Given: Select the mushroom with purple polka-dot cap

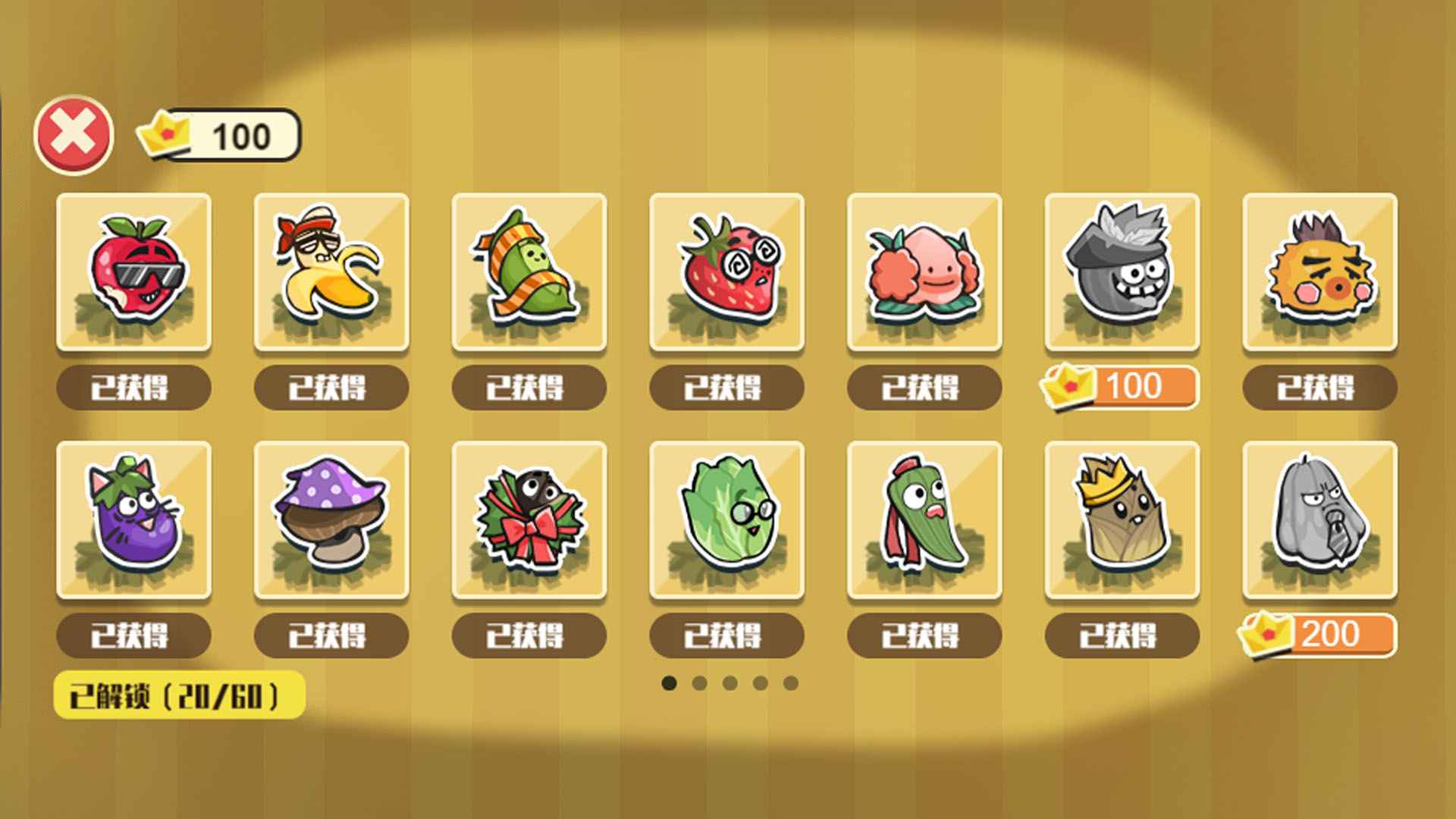Looking at the screenshot, I should click(331, 520).
